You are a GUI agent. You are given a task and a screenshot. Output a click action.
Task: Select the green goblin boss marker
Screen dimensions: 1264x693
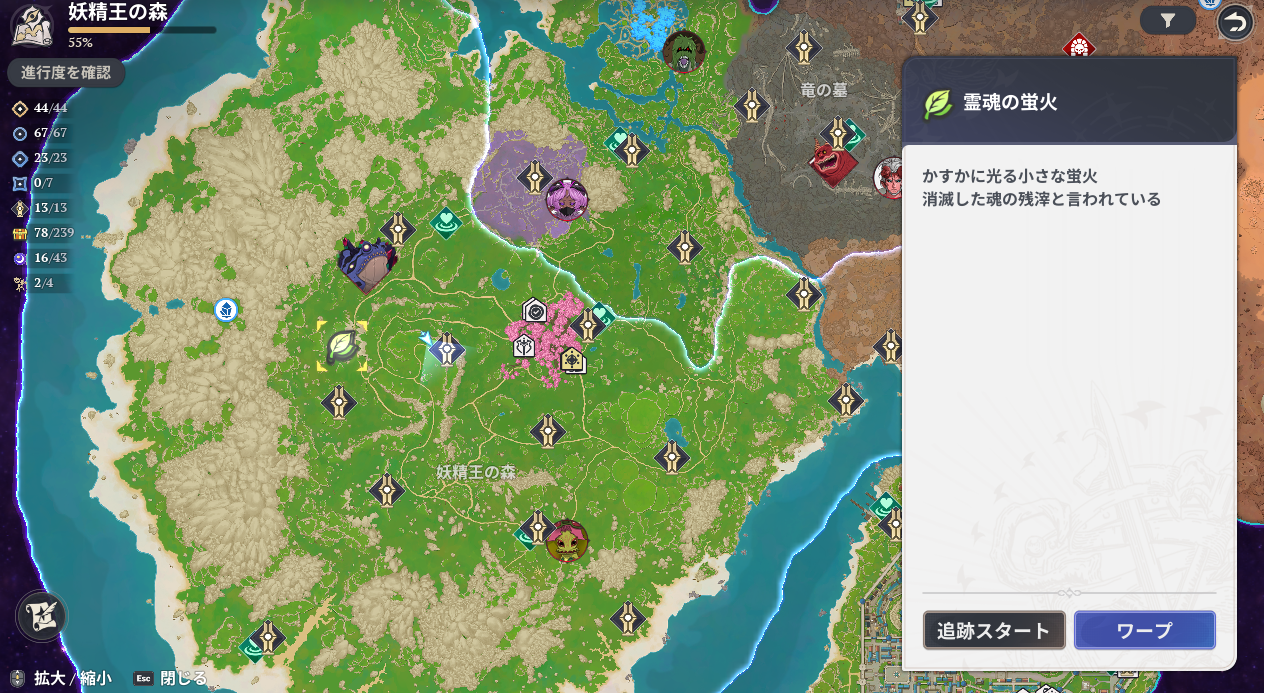[567, 540]
